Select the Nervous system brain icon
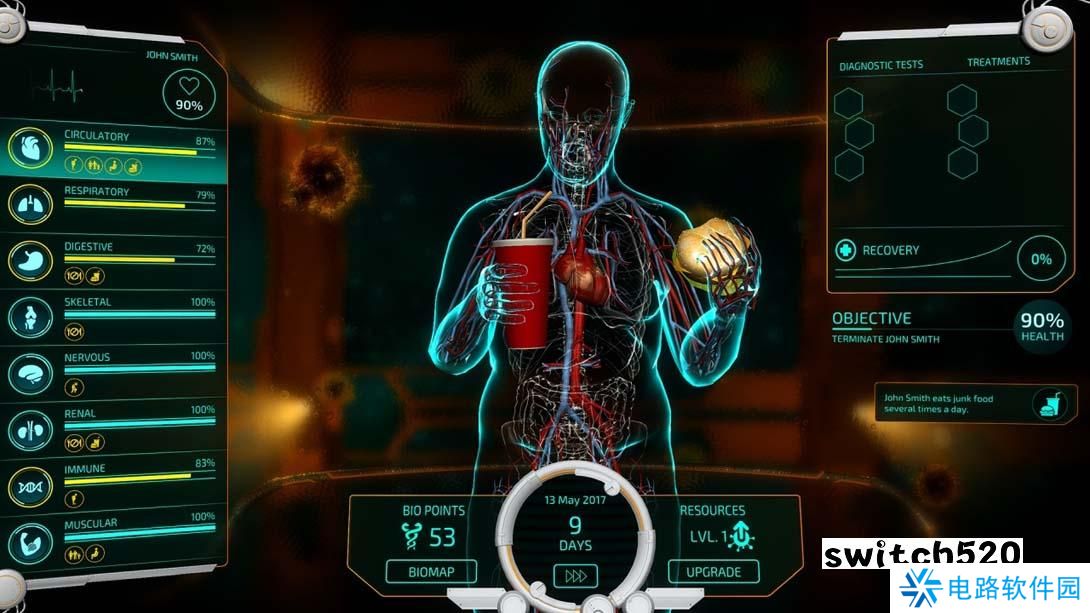1090x613 pixels. [x=30, y=372]
